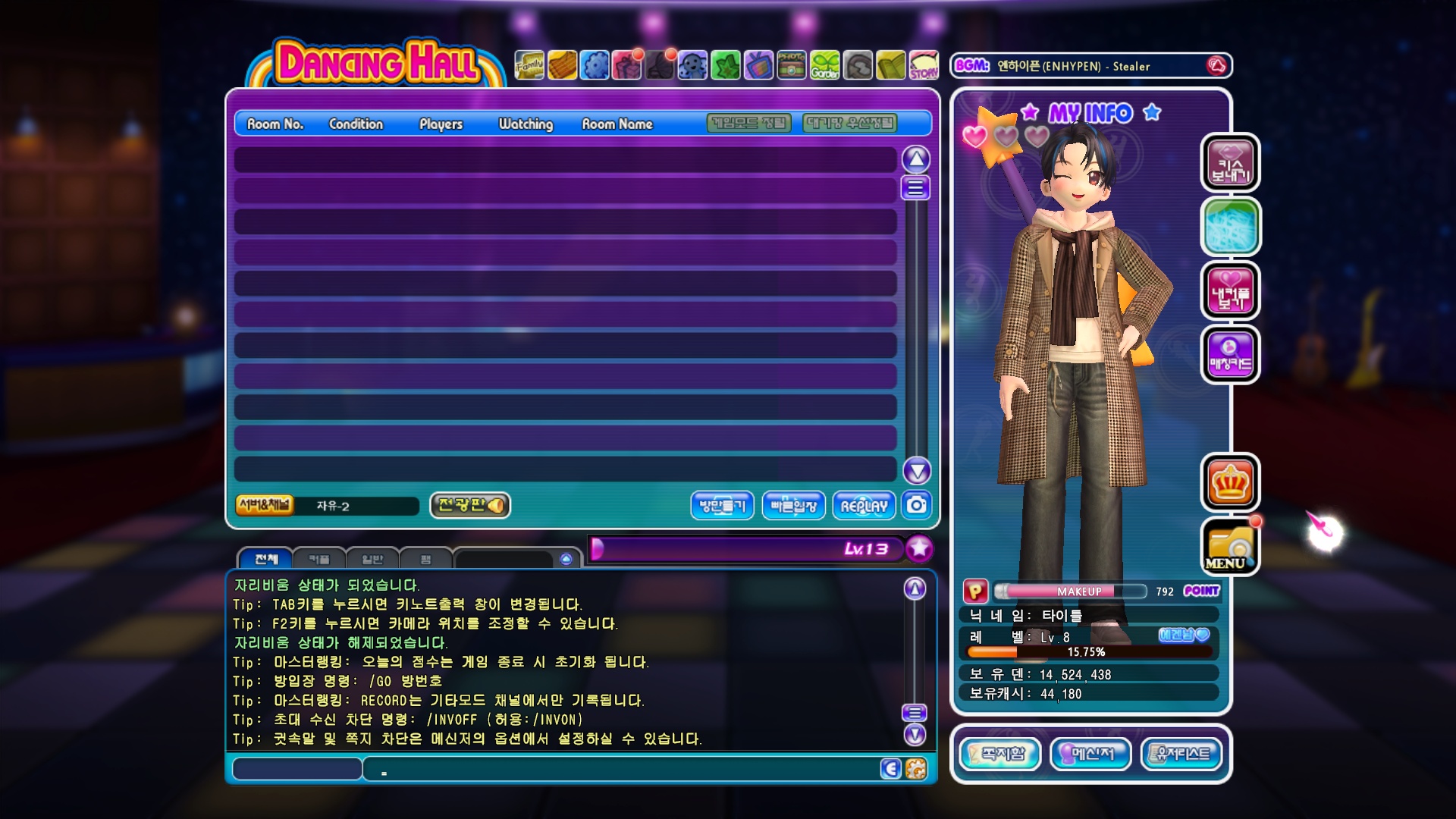1456x819 pixels.
Task: Open the 전광판 megaphone board button
Action: pyautogui.click(x=470, y=505)
